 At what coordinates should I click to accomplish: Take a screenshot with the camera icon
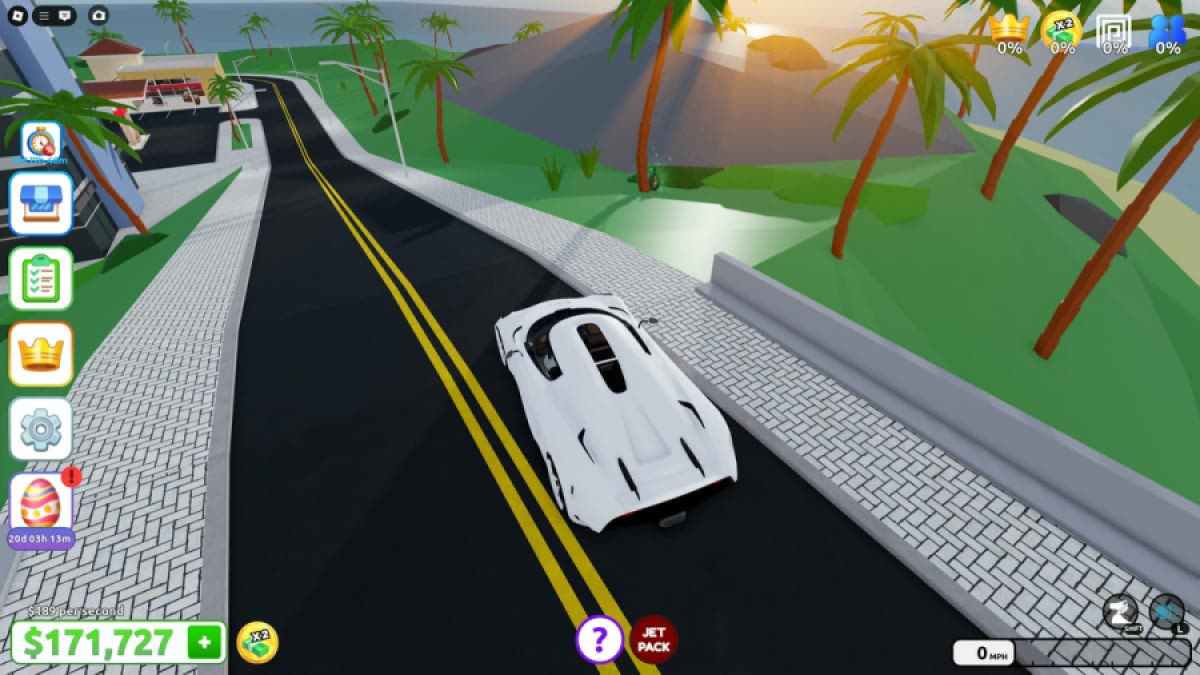98,15
